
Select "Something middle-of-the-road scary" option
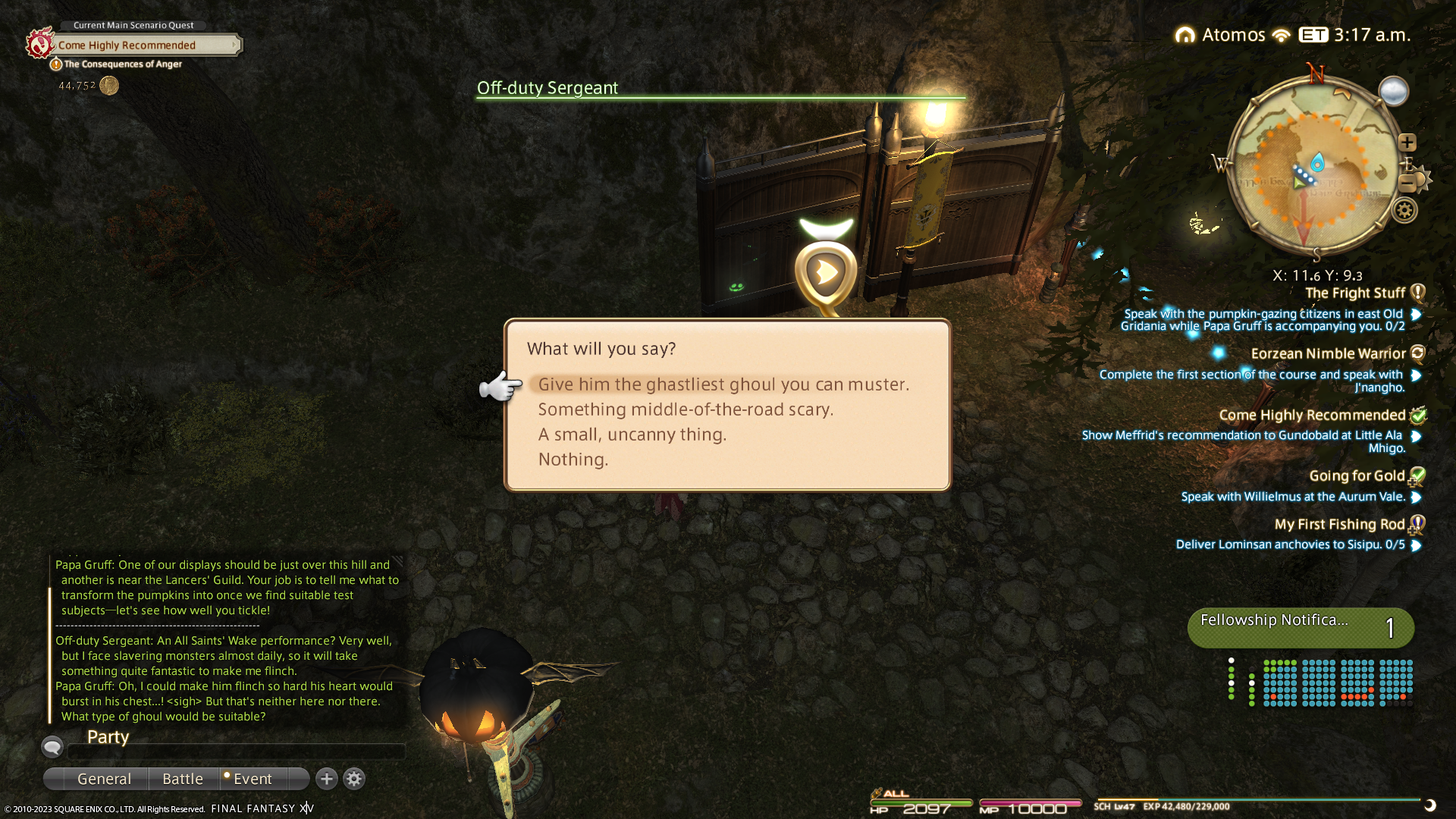coord(685,409)
